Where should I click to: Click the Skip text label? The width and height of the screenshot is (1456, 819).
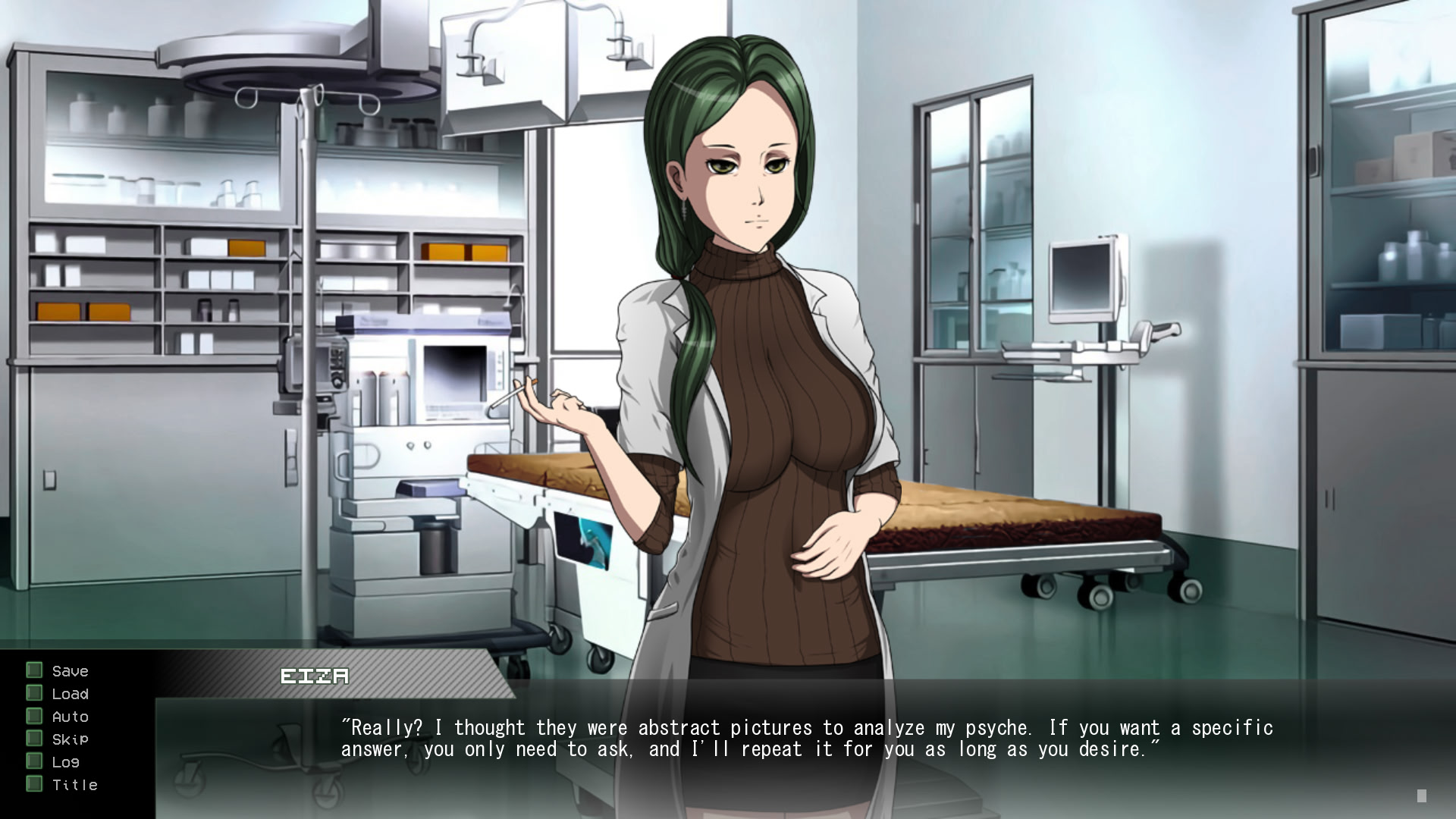click(69, 739)
